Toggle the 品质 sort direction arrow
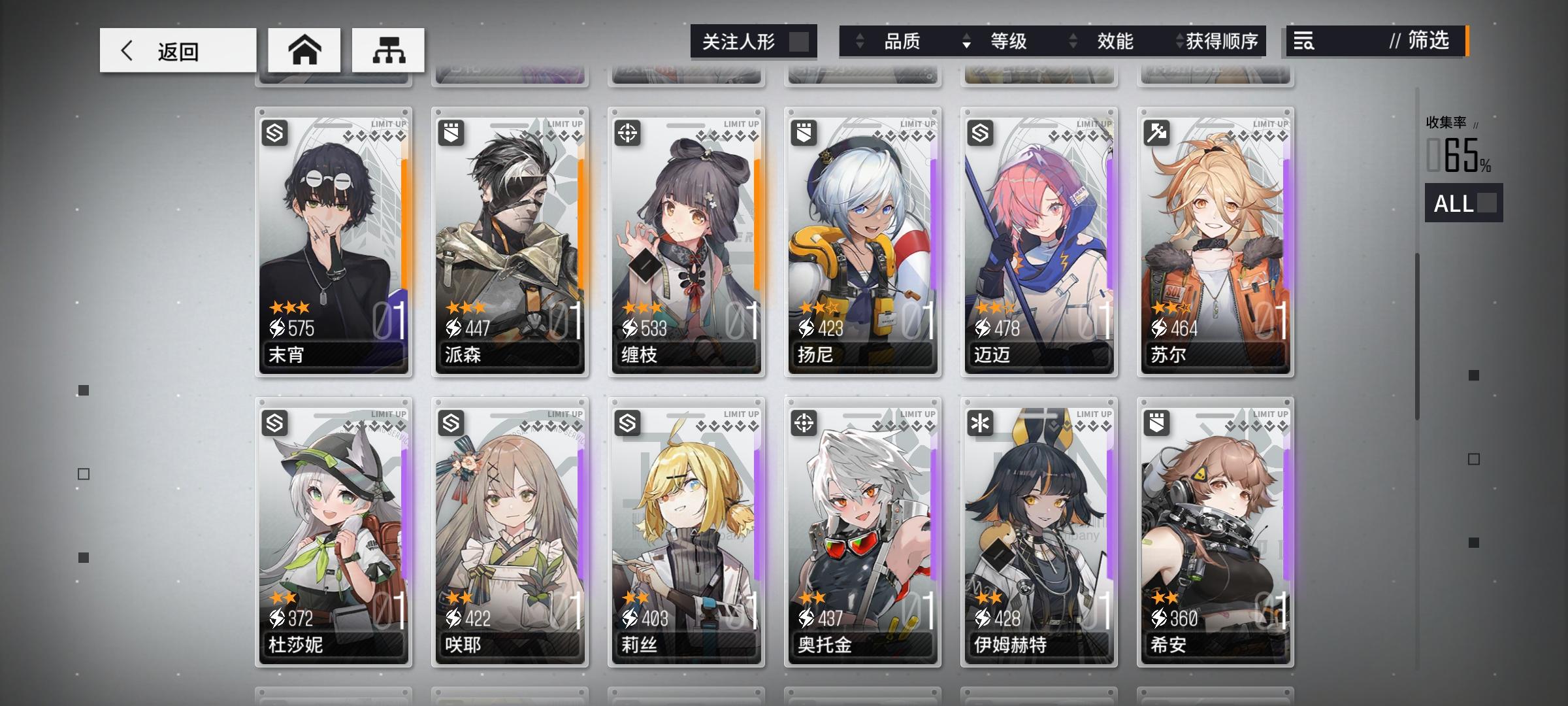The image size is (1568, 706). click(858, 41)
